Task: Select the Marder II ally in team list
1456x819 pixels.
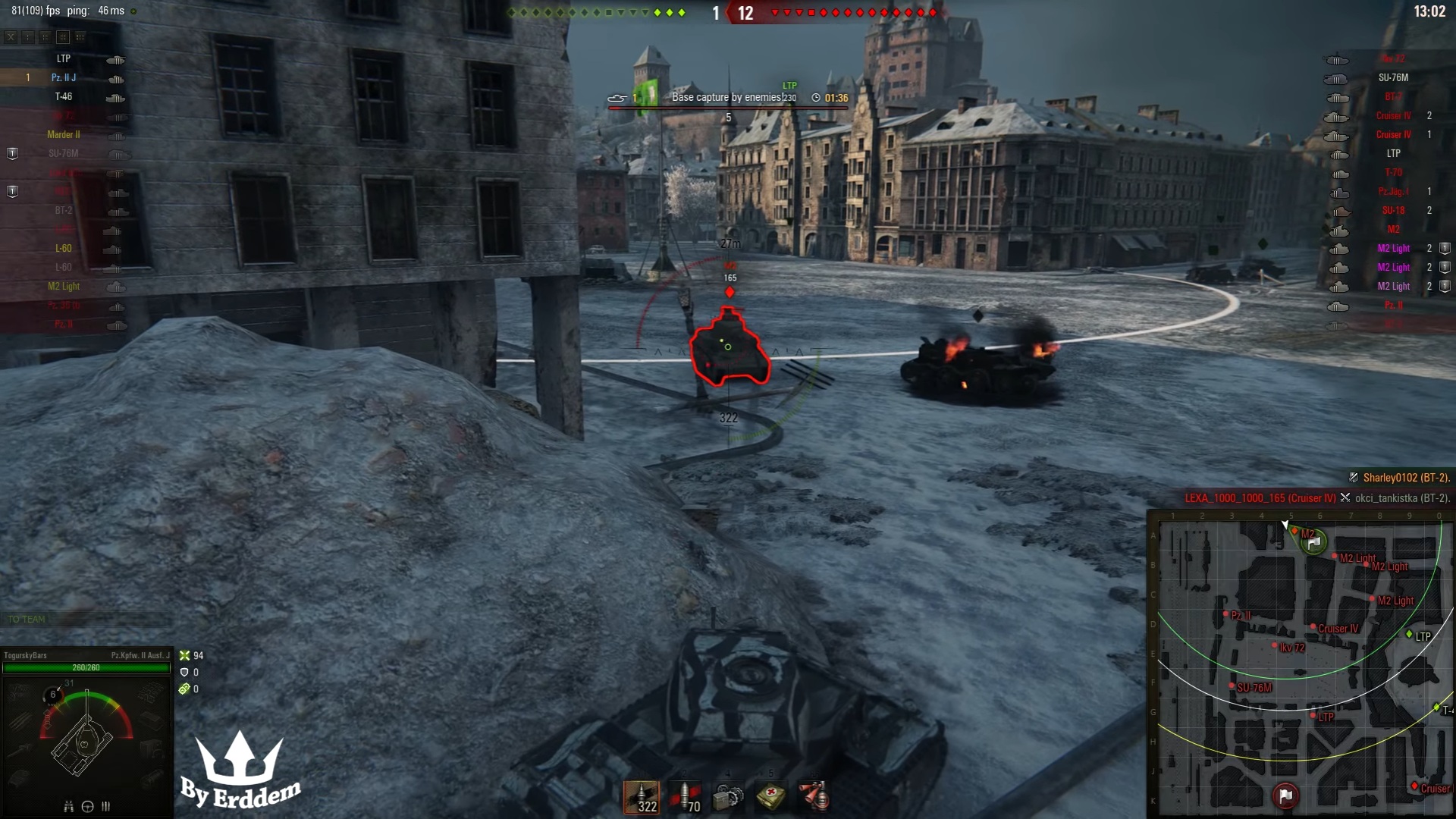Action: tap(64, 134)
